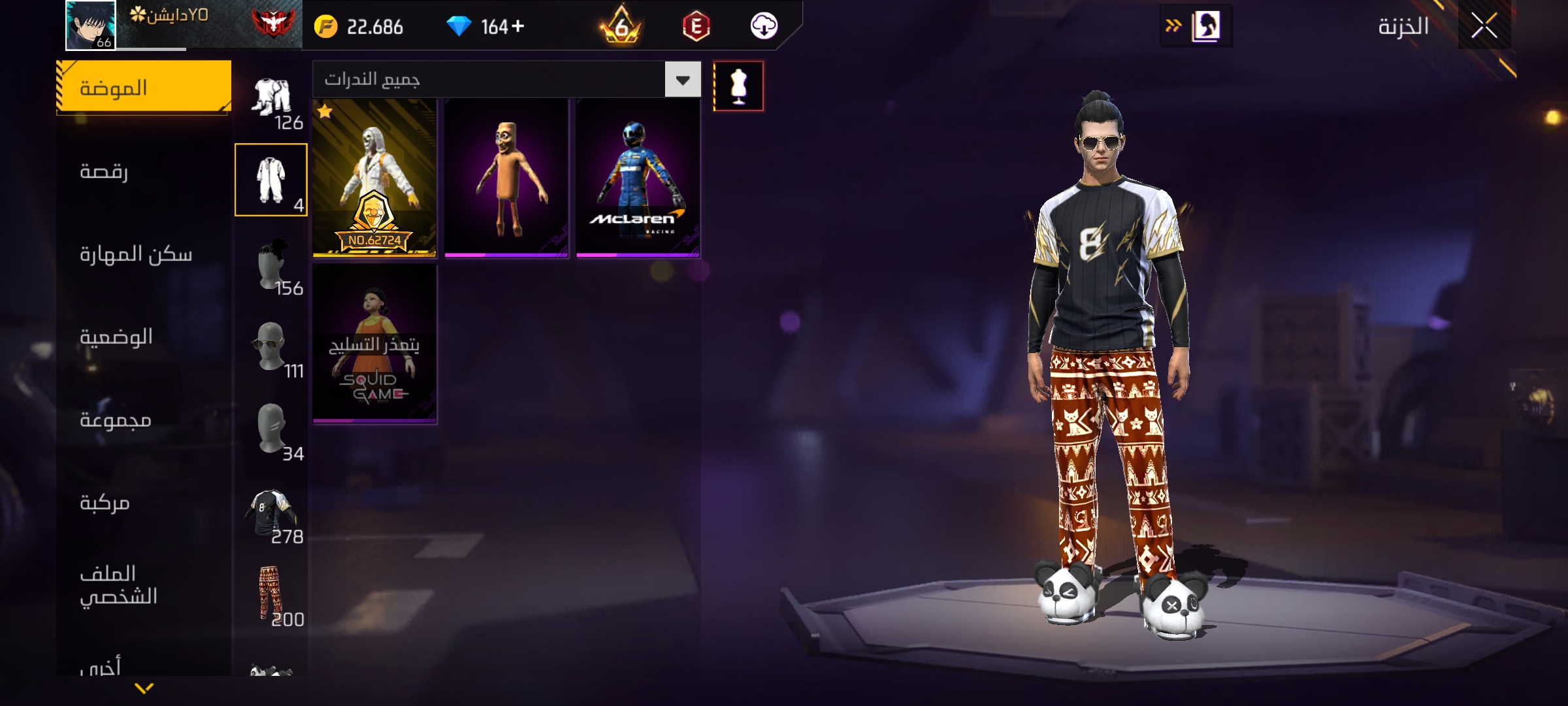Click the mannequin preview button
Screen dimensions: 1568x706
[738, 86]
